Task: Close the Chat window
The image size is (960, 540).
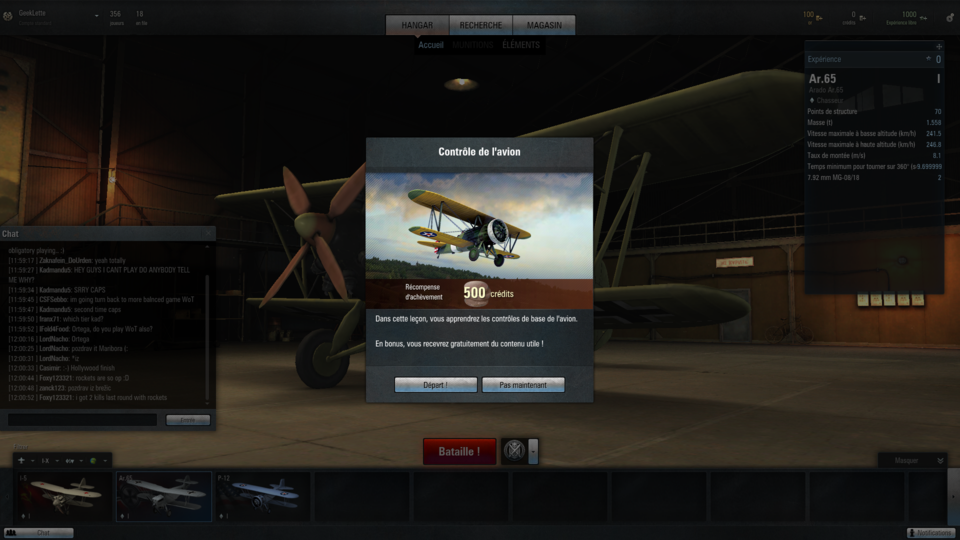Action: pos(208,233)
